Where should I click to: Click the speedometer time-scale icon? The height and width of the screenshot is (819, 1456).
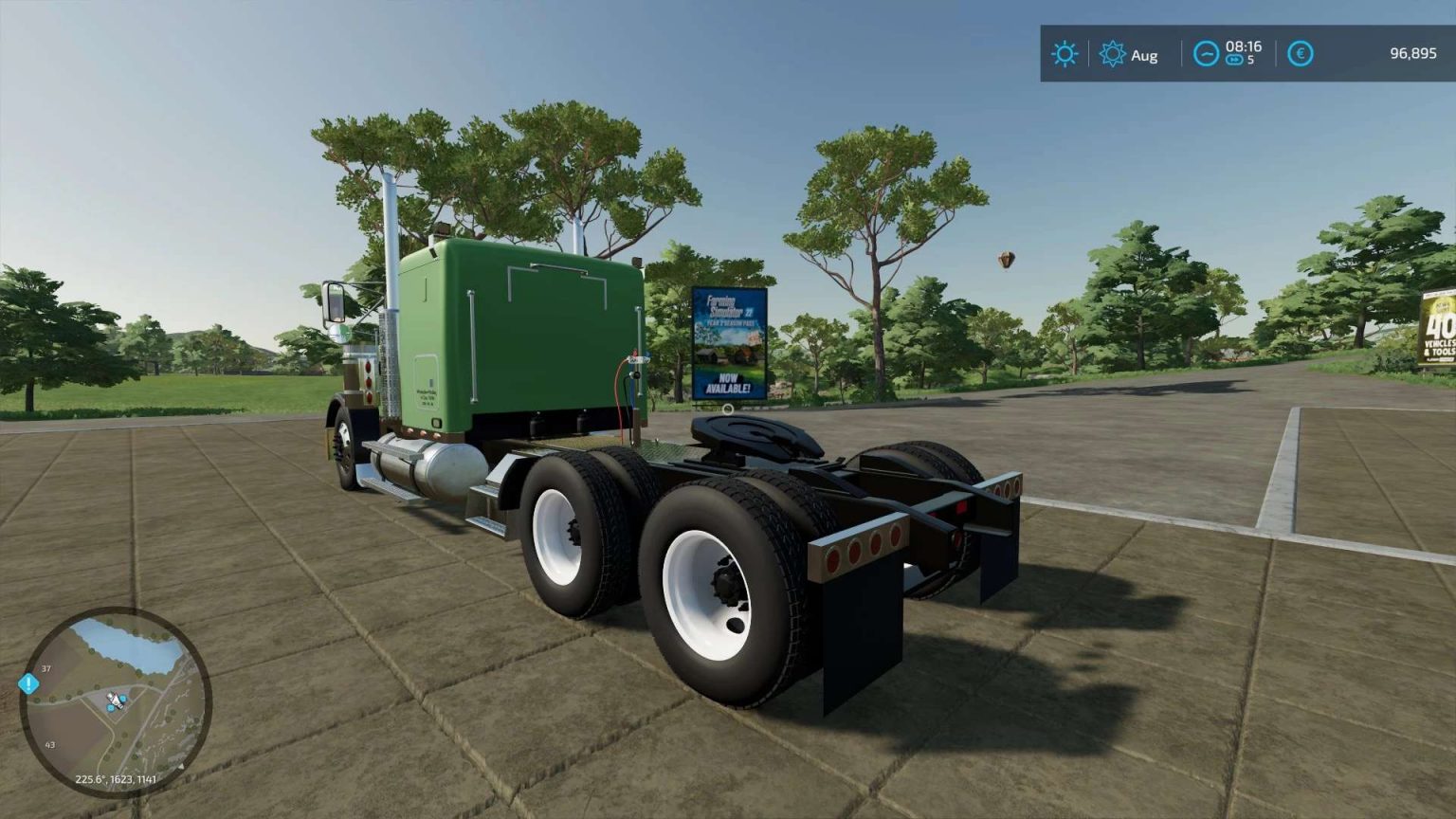click(x=1206, y=53)
